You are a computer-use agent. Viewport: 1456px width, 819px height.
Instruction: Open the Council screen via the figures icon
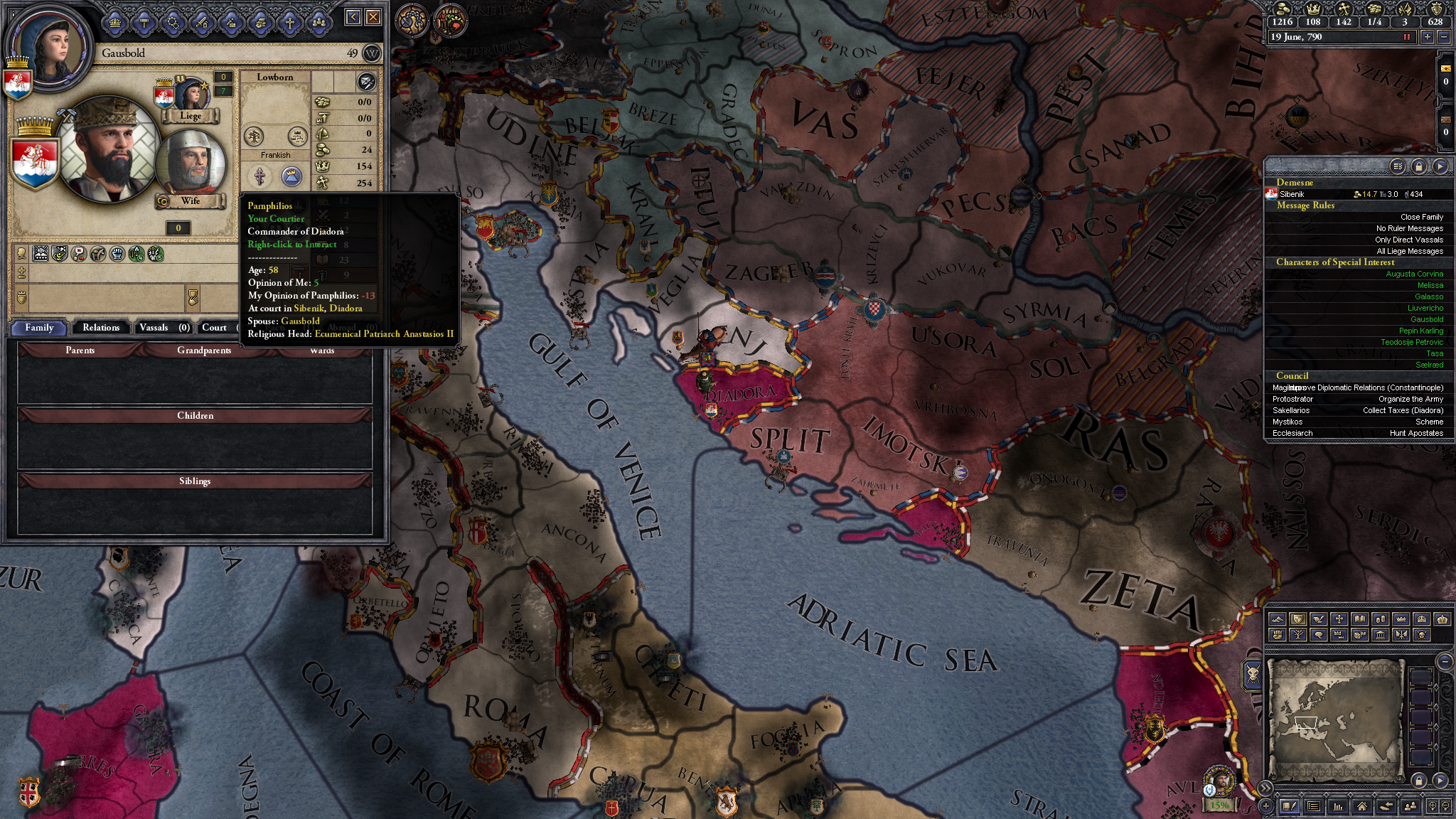click(x=320, y=22)
